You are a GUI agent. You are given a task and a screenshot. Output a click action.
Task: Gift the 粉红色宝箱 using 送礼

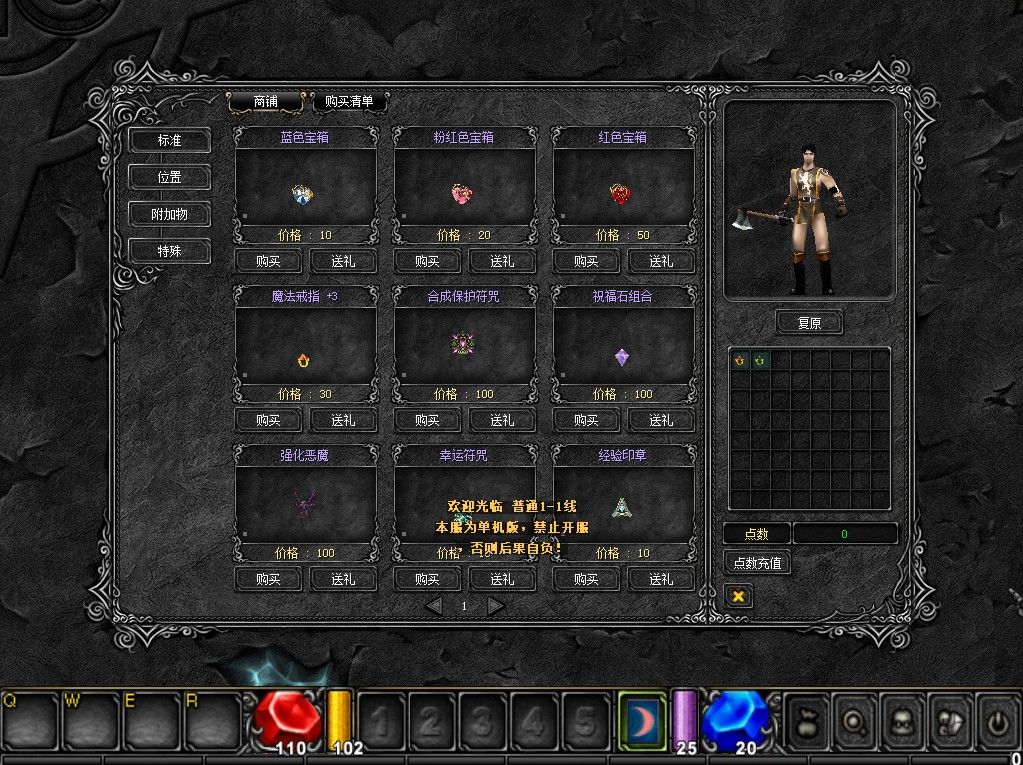click(x=502, y=261)
